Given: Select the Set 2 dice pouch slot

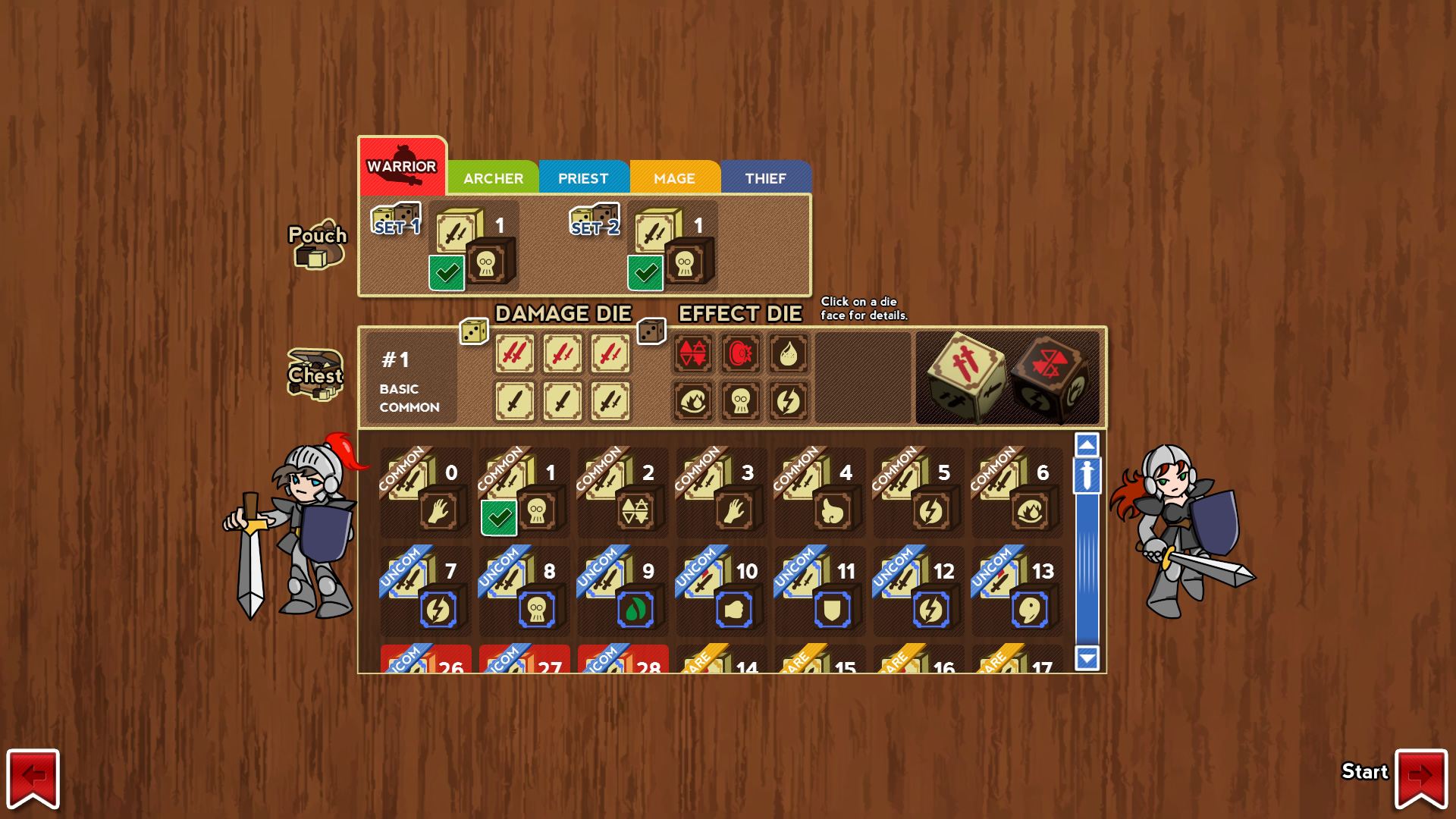Looking at the screenshot, I should point(672,246).
